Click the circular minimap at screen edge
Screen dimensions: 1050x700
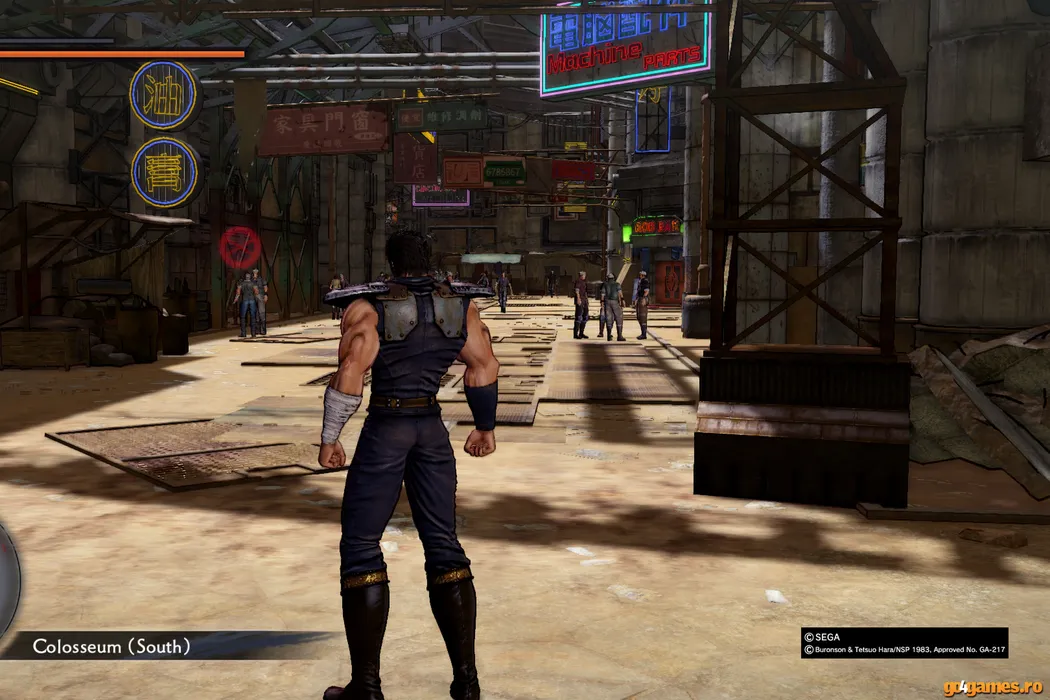(7, 578)
